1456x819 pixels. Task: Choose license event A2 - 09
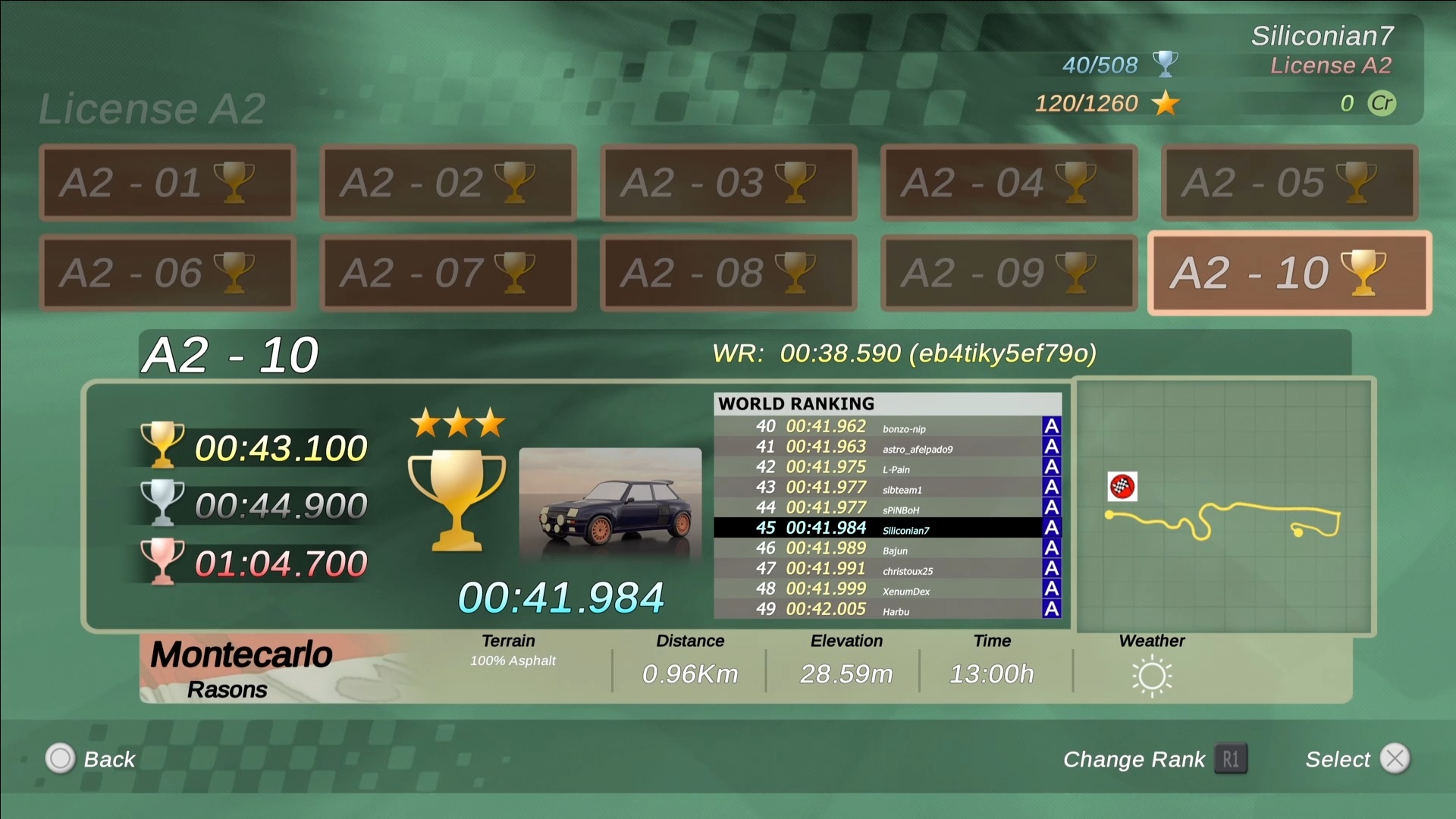pos(1009,273)
